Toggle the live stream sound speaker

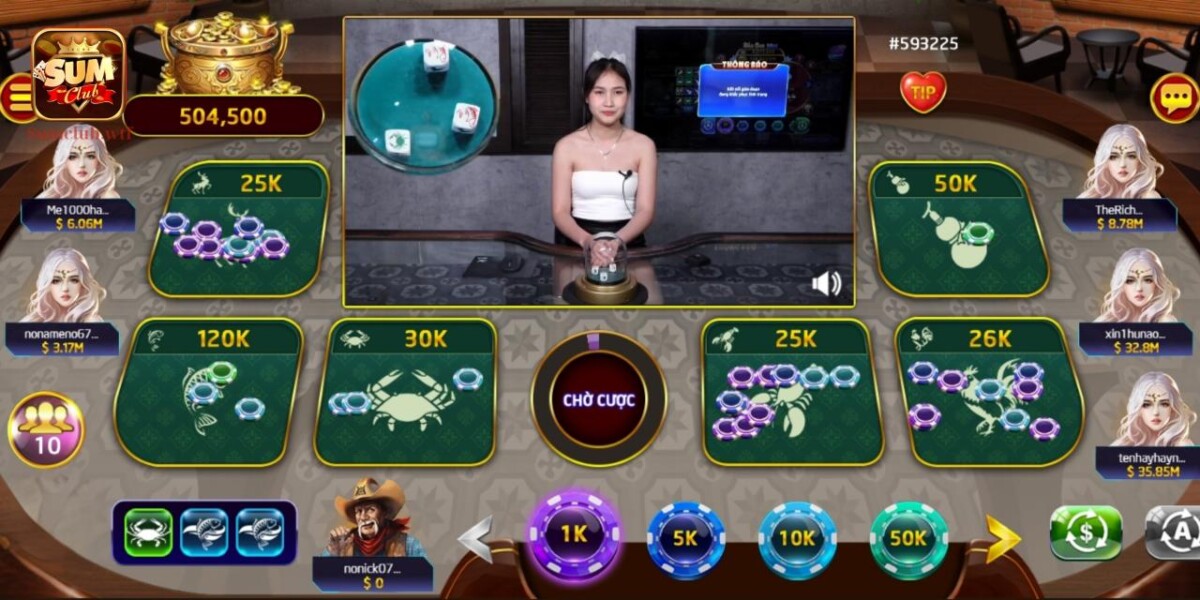point(826,285)
